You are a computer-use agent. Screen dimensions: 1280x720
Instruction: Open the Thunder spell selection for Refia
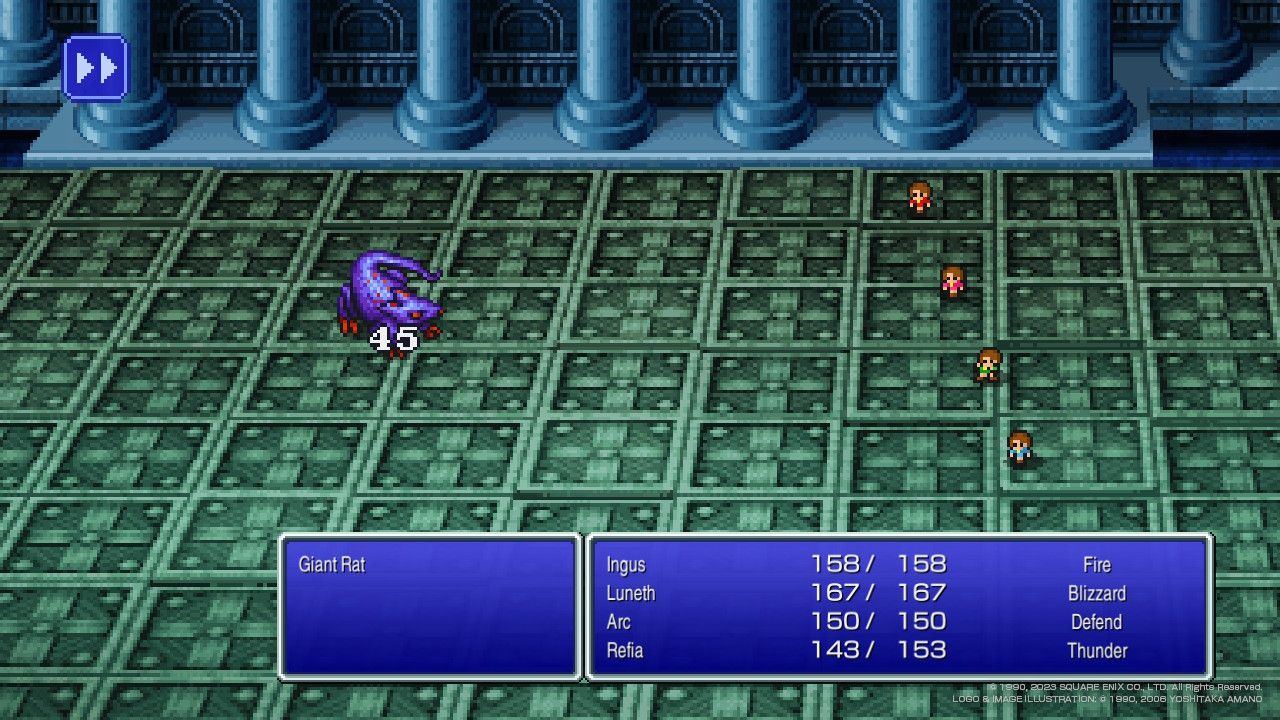pos(1099,651)
